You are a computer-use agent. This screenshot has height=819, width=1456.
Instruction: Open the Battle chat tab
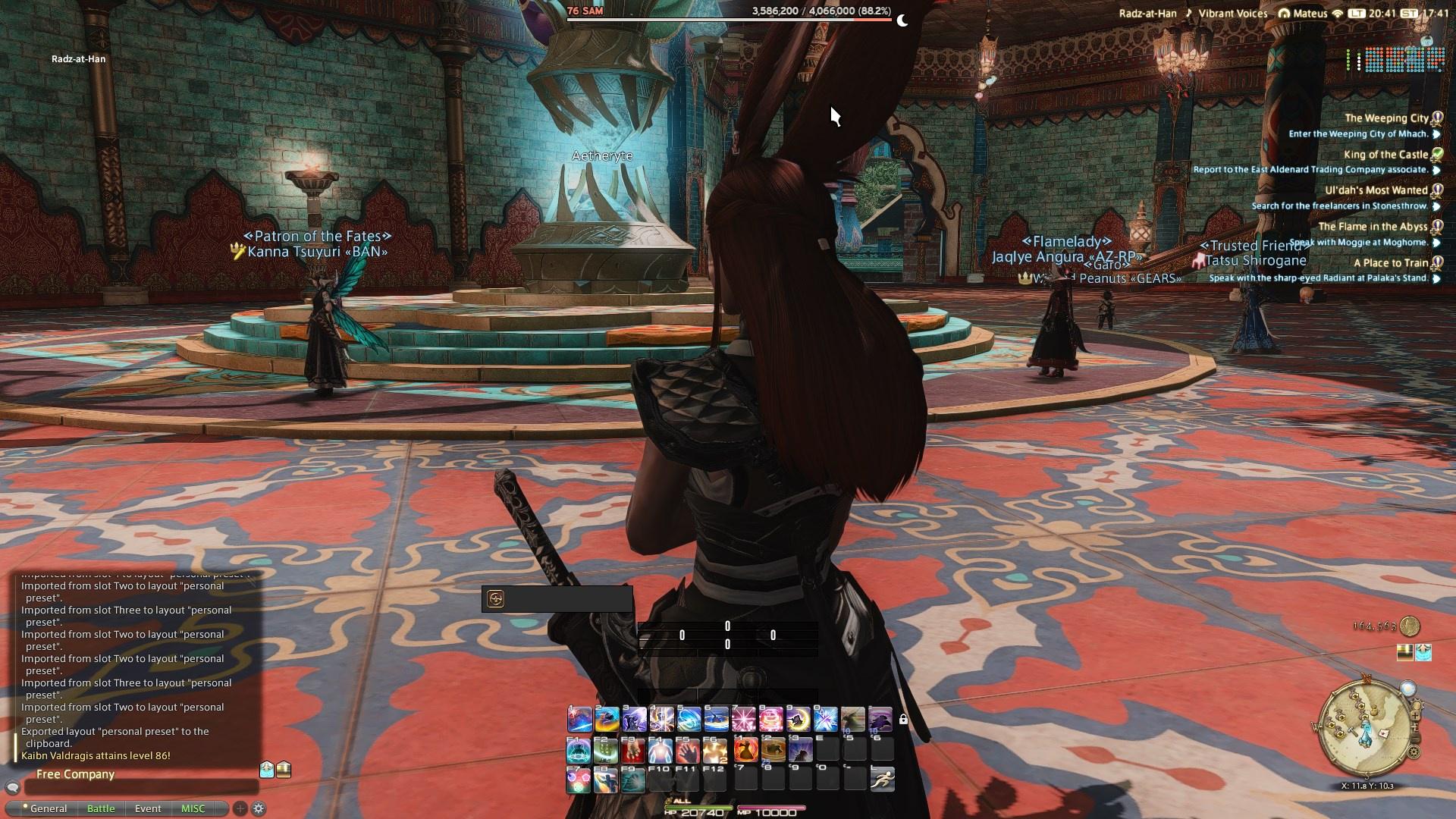101,808
